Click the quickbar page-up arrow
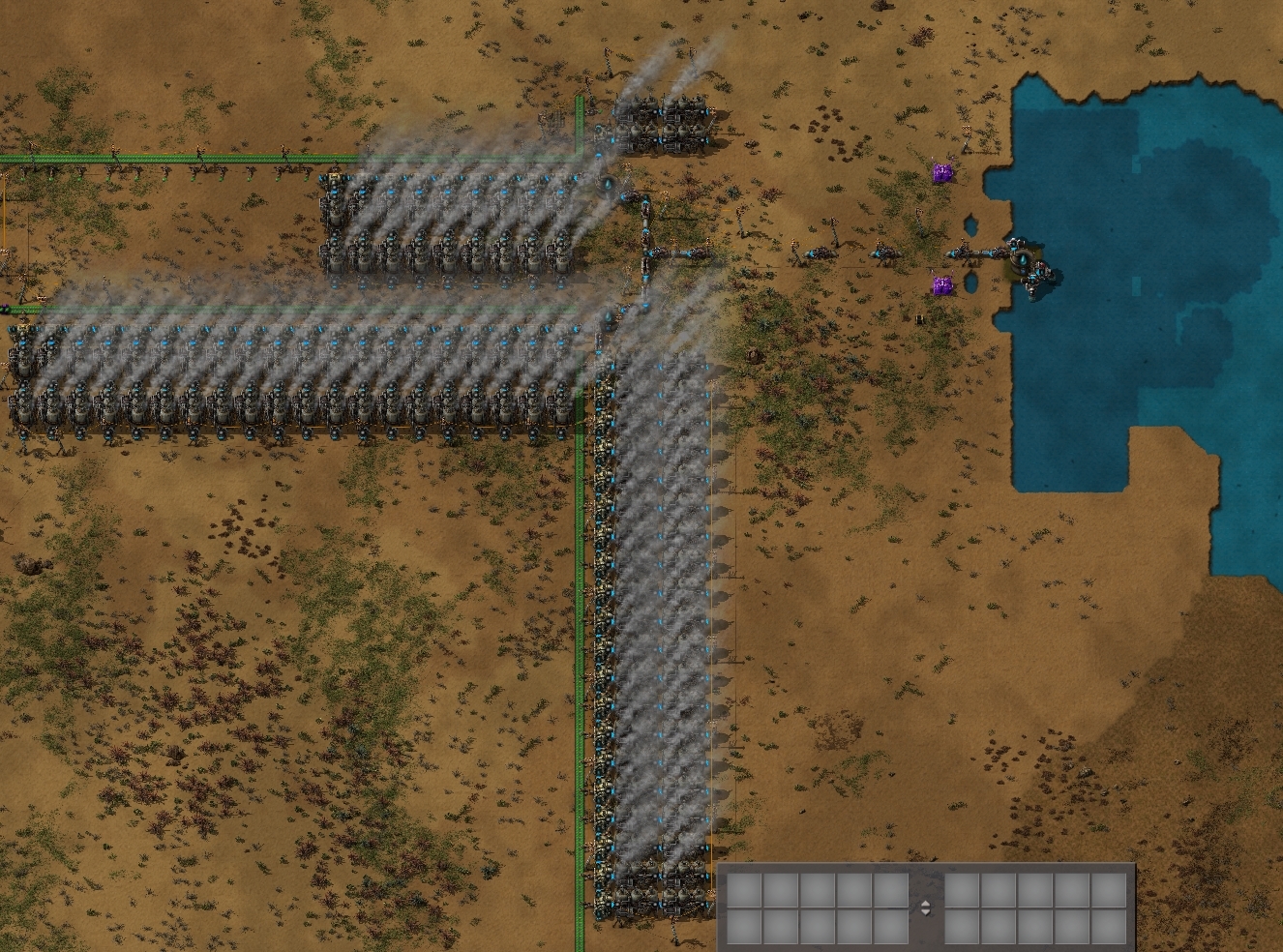1283x952 pixels. (x=926, y=902)
